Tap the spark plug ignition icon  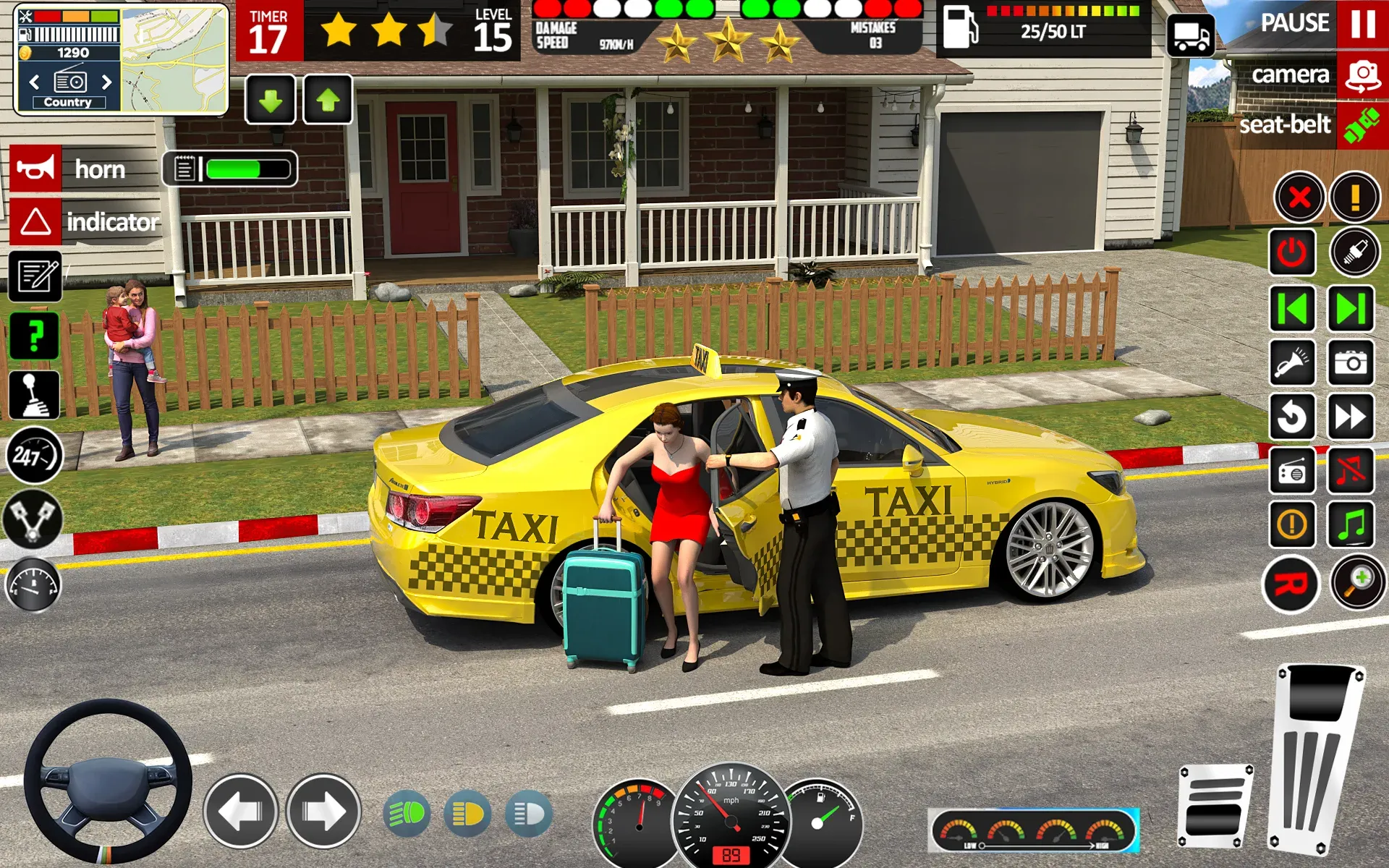click(x=1355, y=250)
